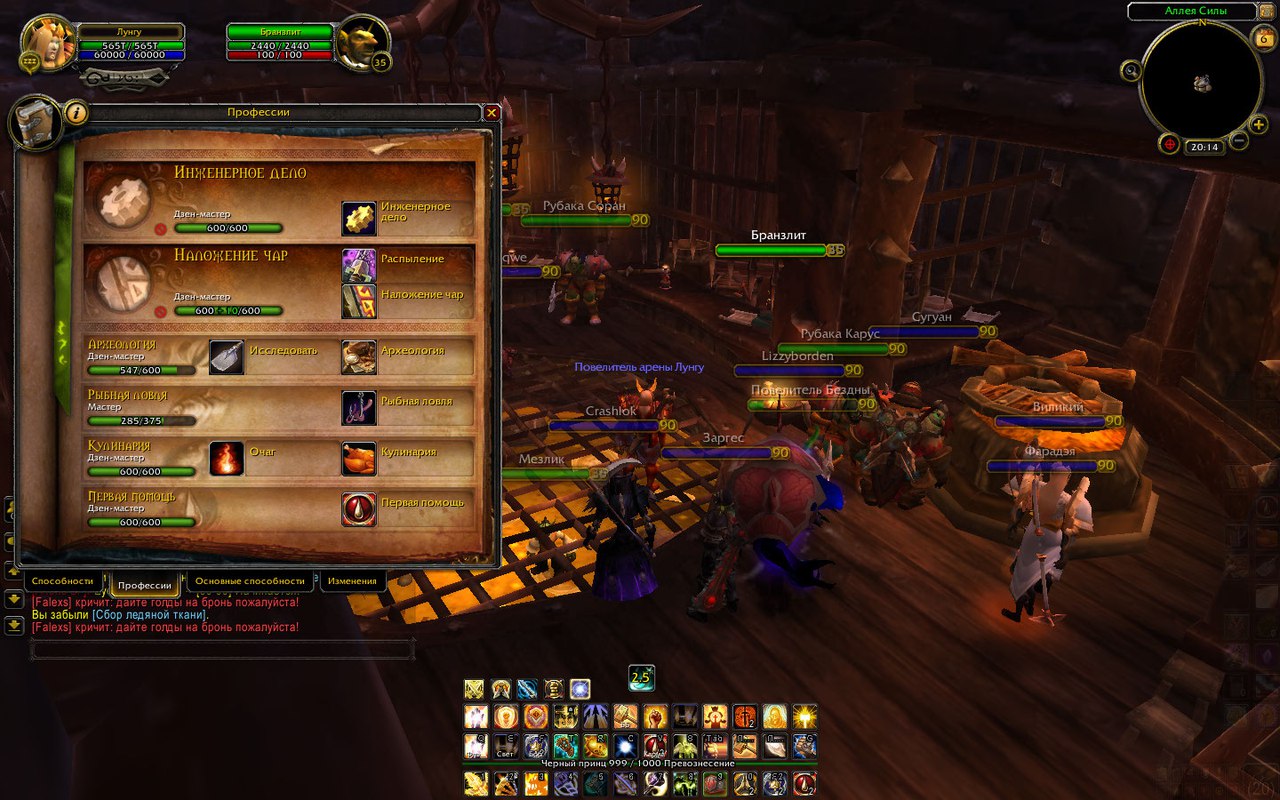Select the Fishing (Рыбная ловля) ability
1280x800 pixels.
pyautogui.click(x=359, y=407)
